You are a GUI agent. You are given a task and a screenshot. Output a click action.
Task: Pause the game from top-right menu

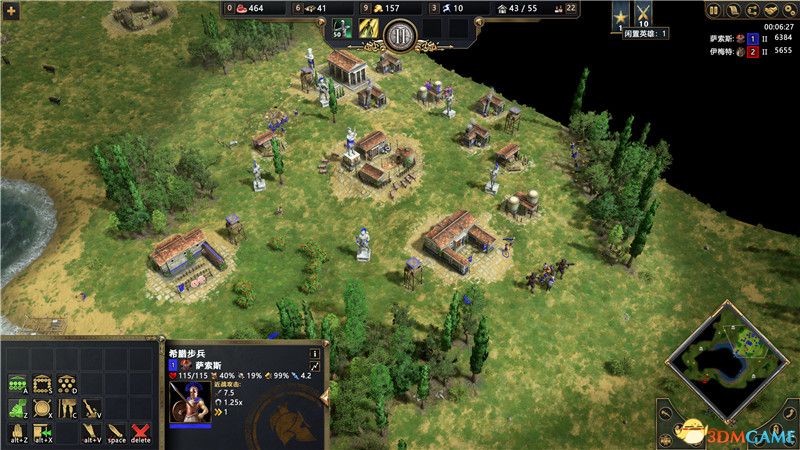pyautogui.click(x=715, y=11)
